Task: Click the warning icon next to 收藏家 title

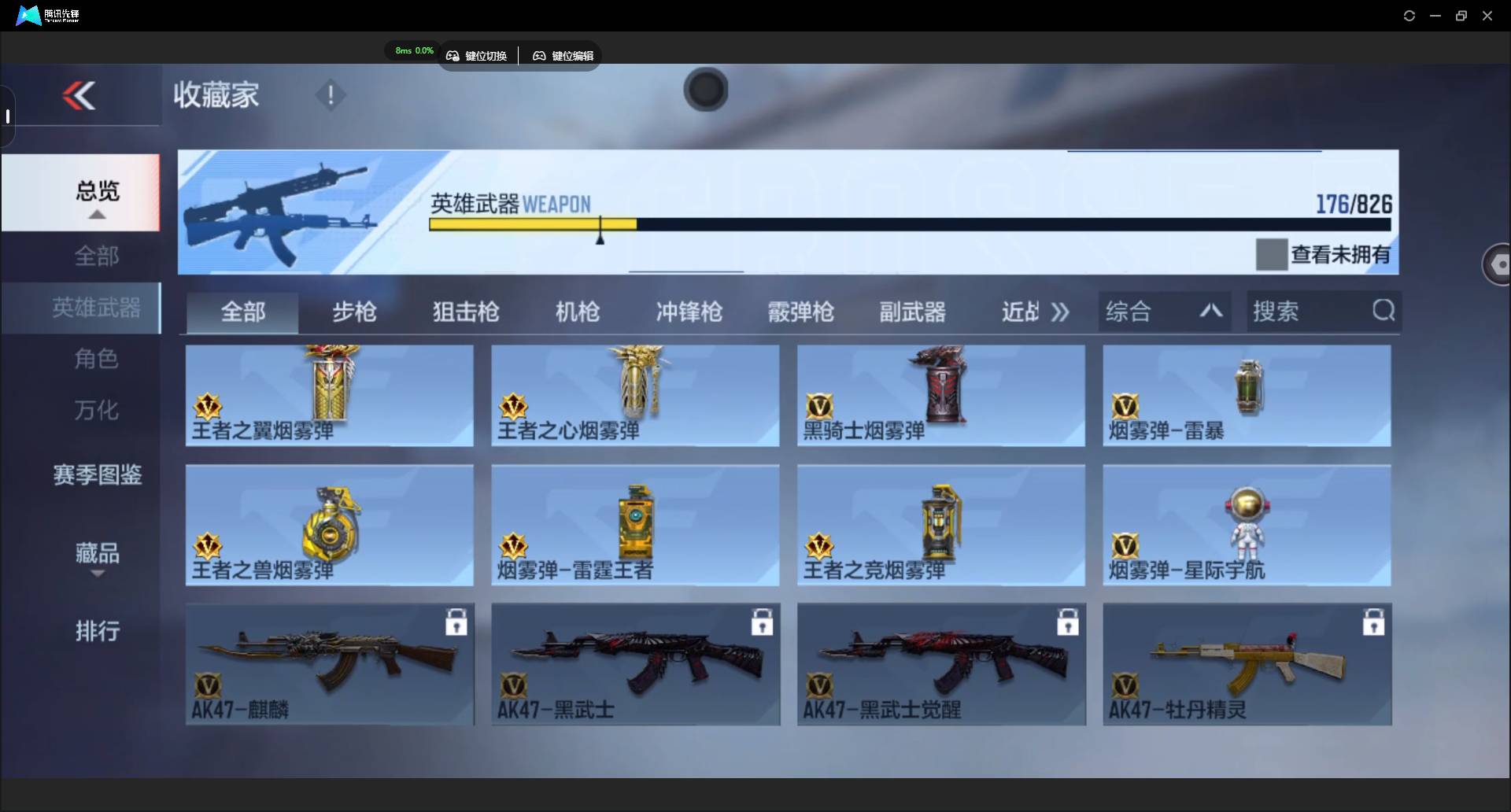Action: tap(331, 95)
